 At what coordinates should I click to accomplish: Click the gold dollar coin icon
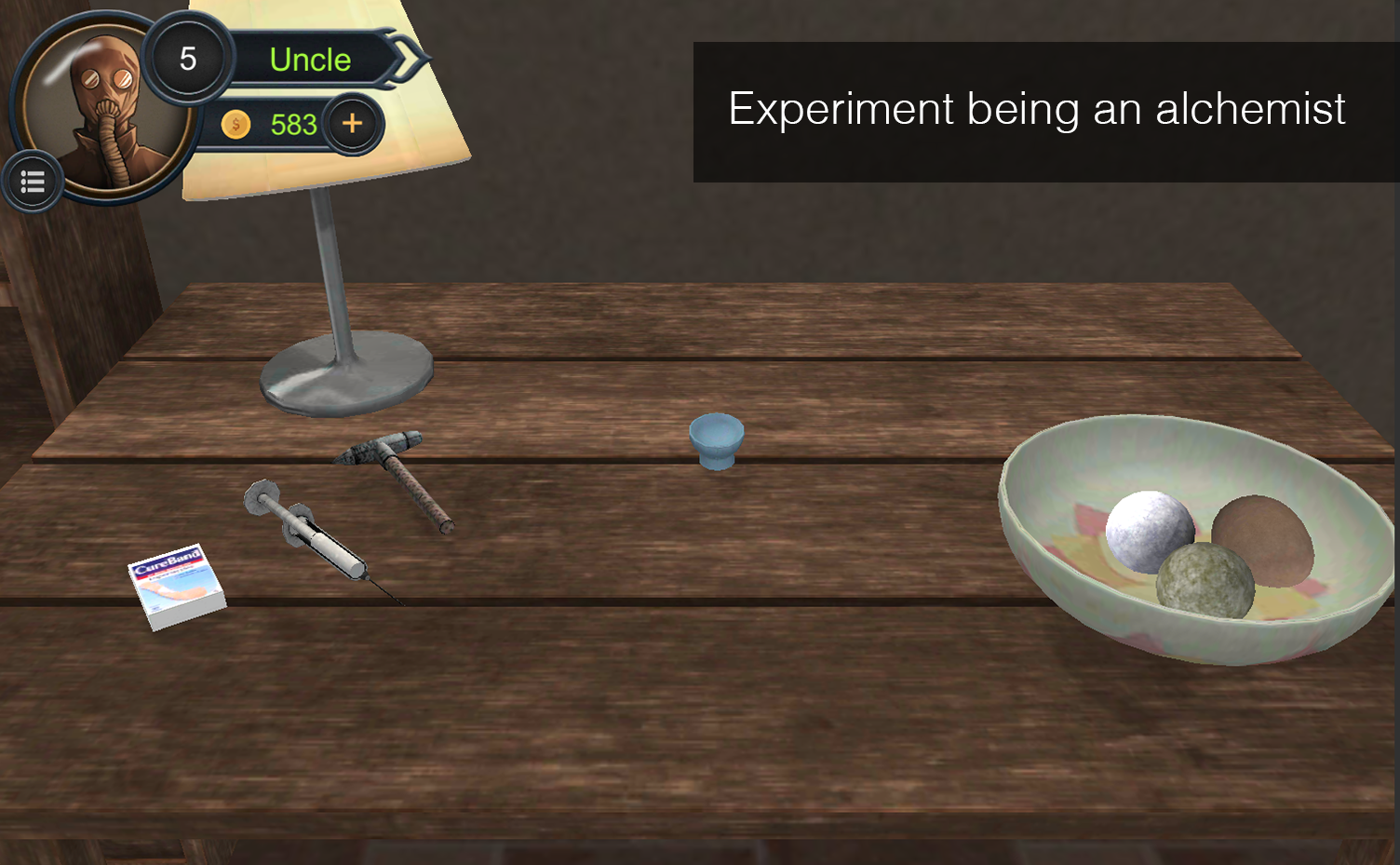236,124
